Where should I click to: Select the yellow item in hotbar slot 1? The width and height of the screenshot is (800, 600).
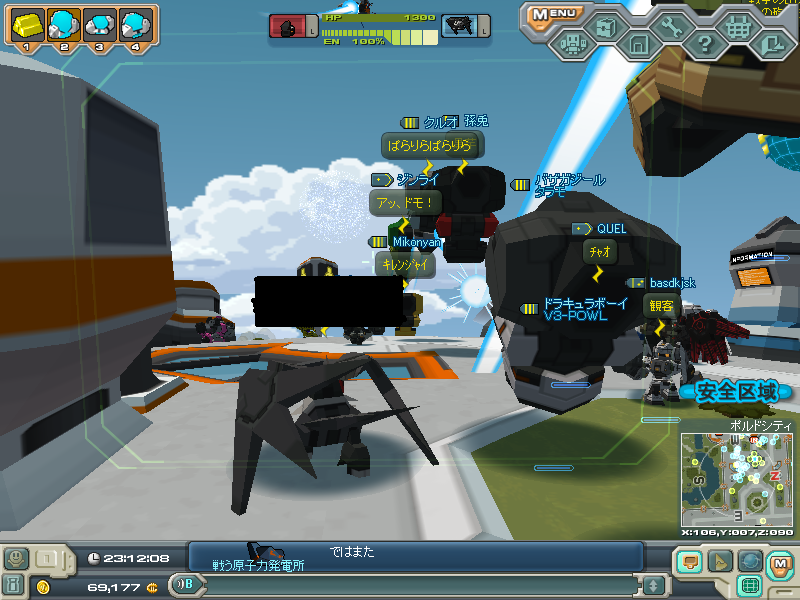click(27, 23)
